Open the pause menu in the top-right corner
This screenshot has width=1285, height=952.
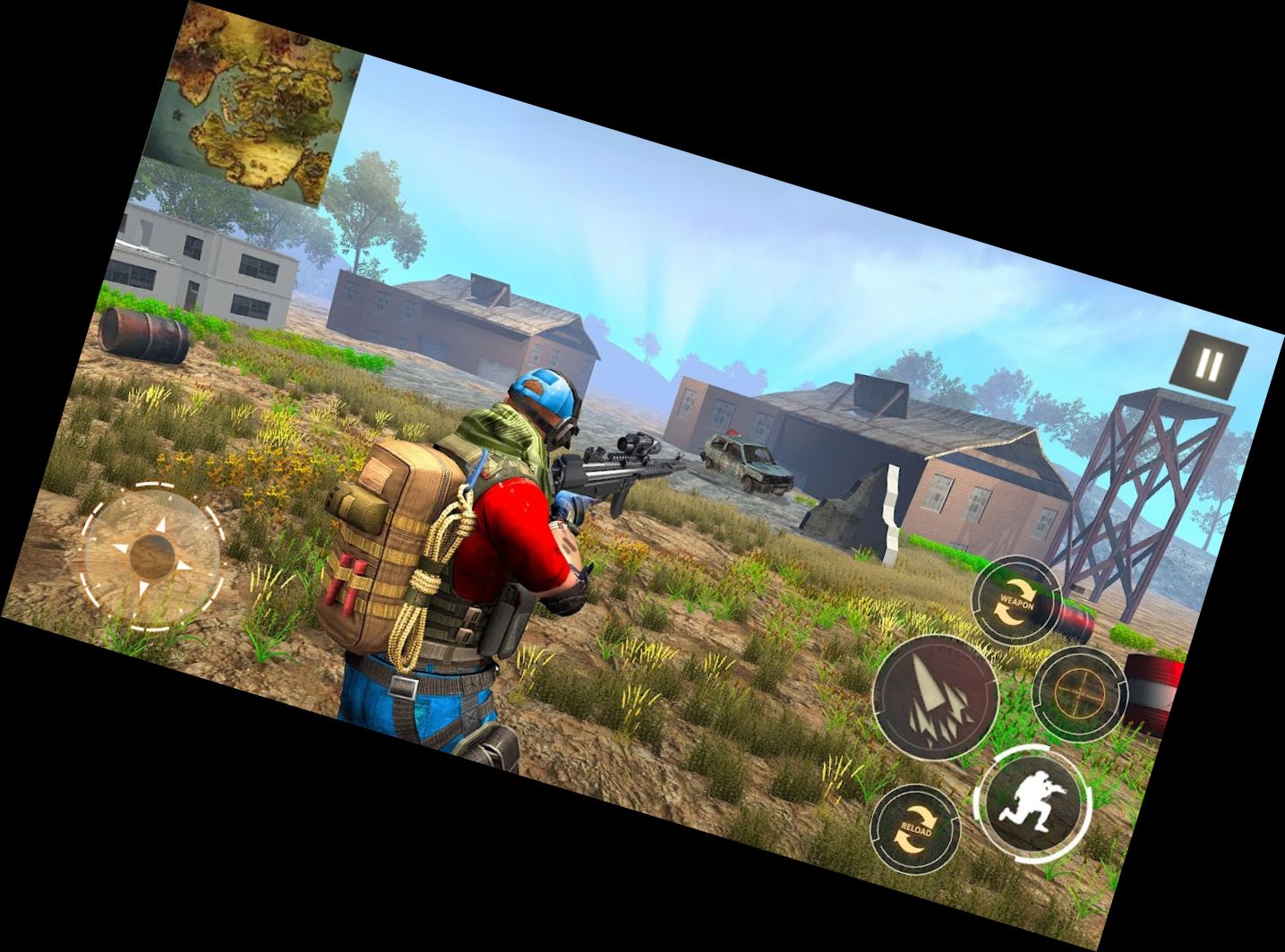1209,363
